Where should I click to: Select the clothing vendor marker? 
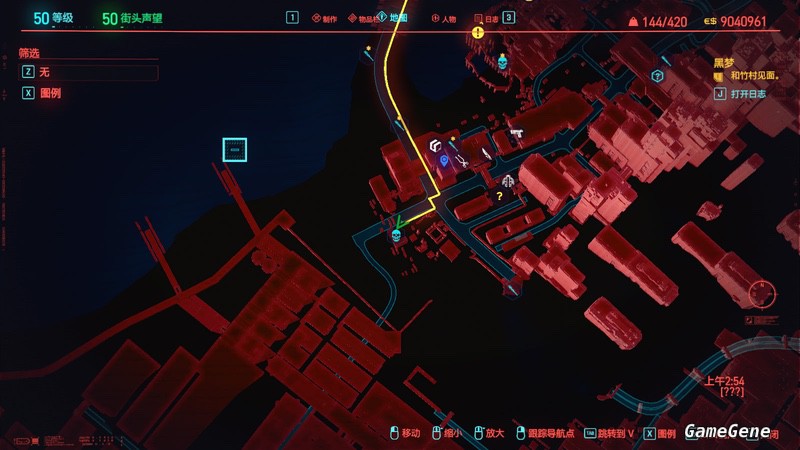pyautogui.click(x=508, y=181)
